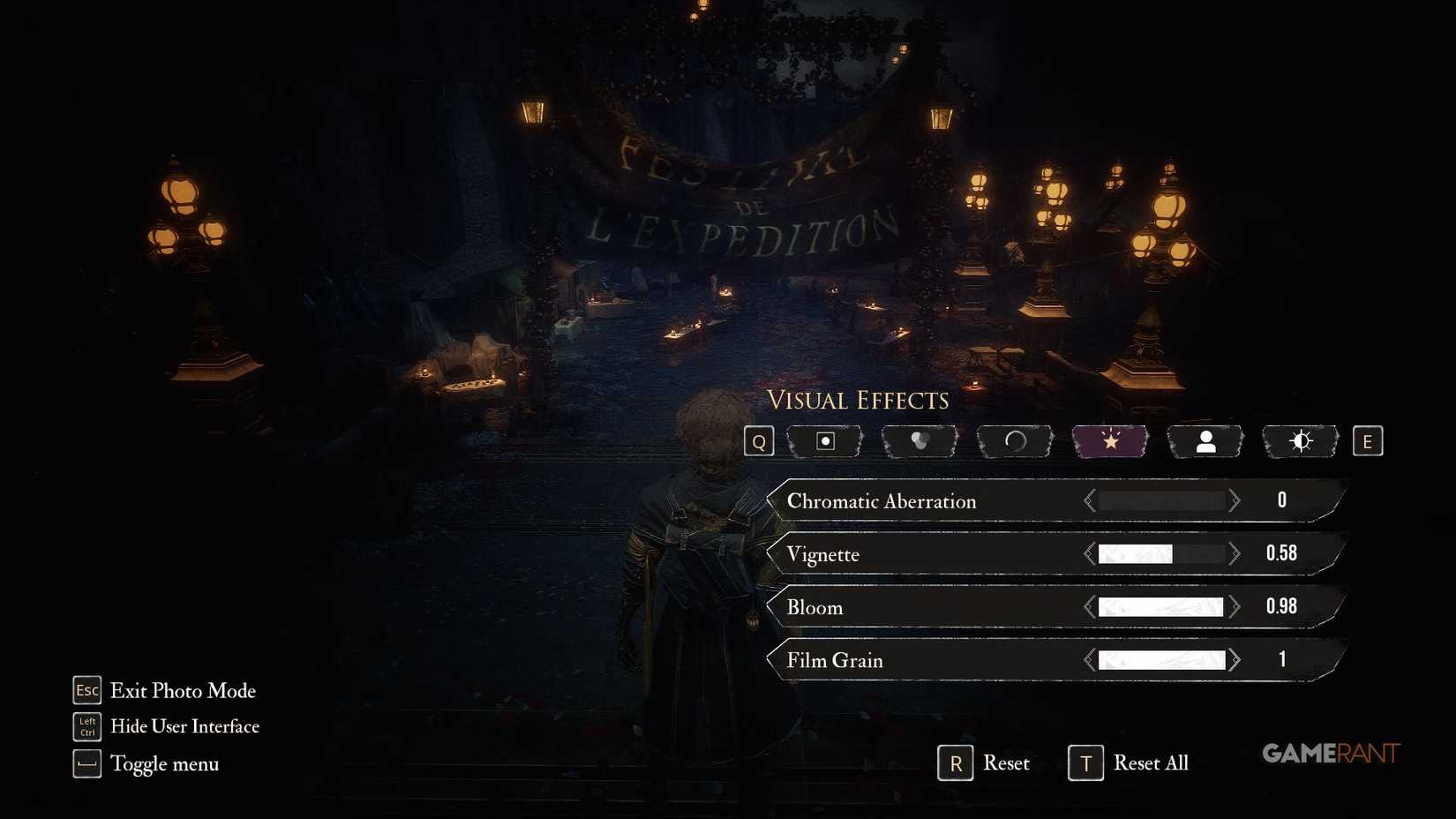This screenshot has width=1456, height=819.
Task: Switch to the highlighted Visual Effects tab
Action: click(x=1109, y=441)
